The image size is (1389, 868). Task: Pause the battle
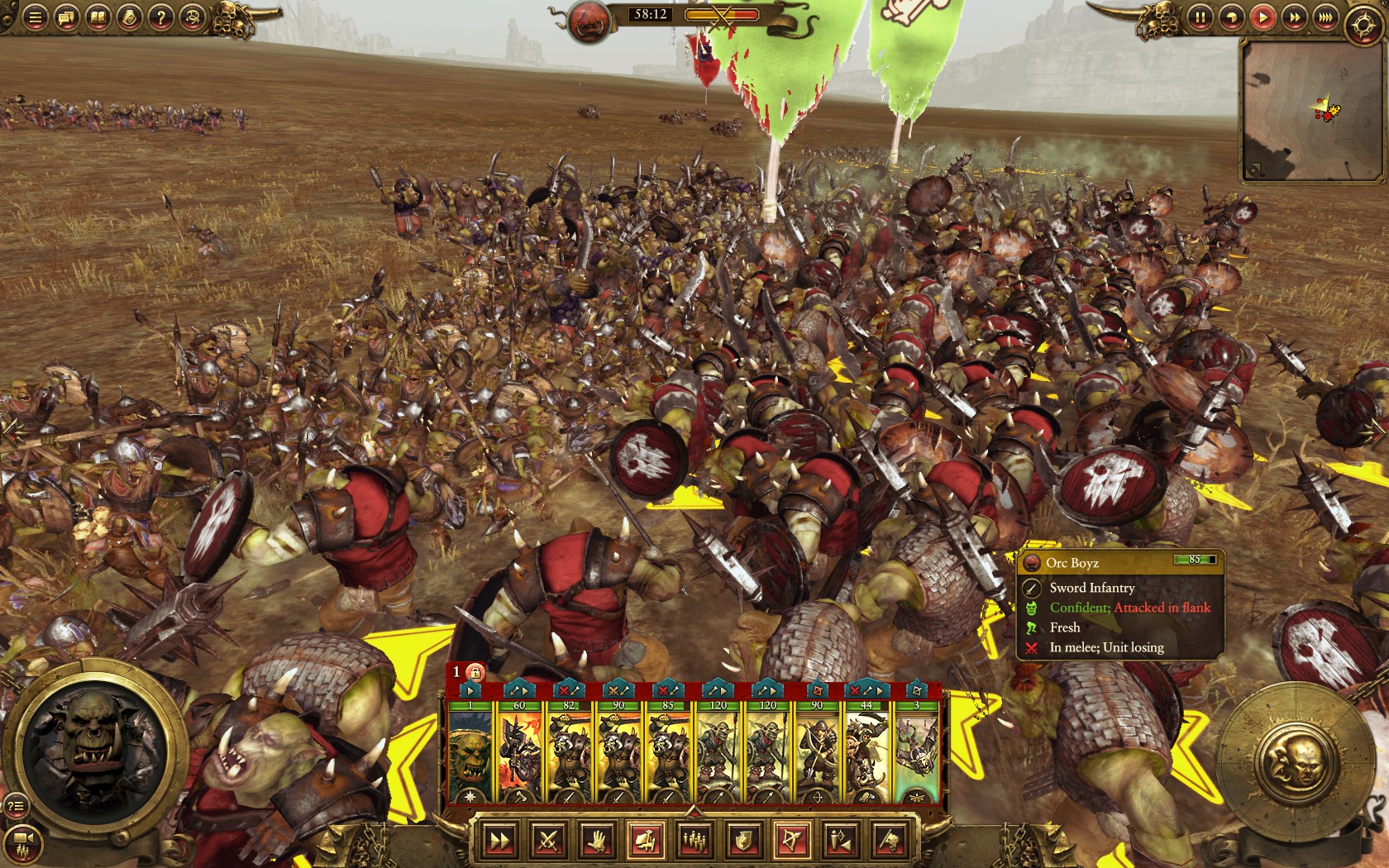(x=1200, y=17)
